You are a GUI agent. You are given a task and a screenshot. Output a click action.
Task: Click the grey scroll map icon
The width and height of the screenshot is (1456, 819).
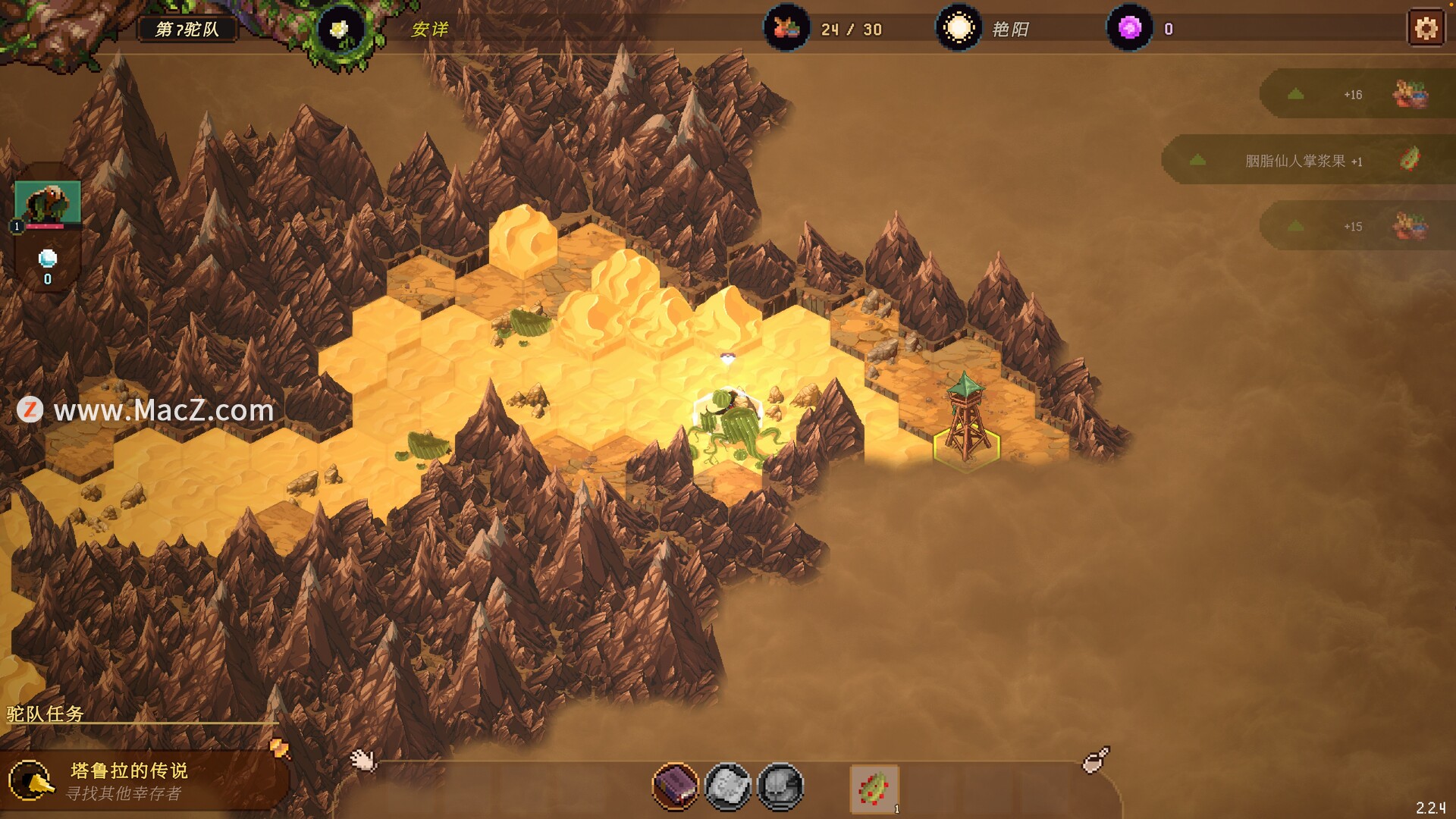[728, 786]
